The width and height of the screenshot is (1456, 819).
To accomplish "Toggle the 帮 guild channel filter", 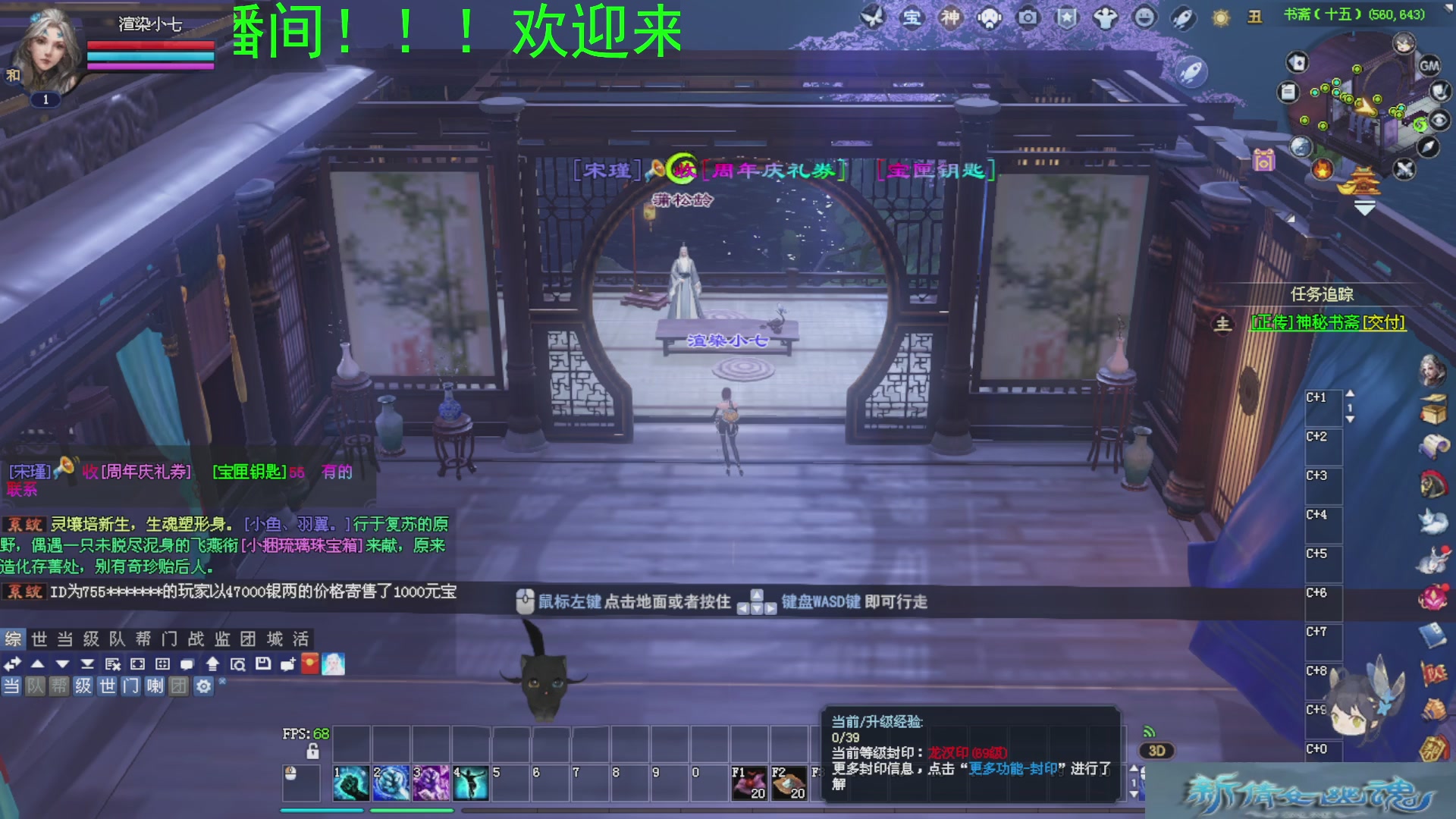I will pyautogui.click(x=59, y=686).
